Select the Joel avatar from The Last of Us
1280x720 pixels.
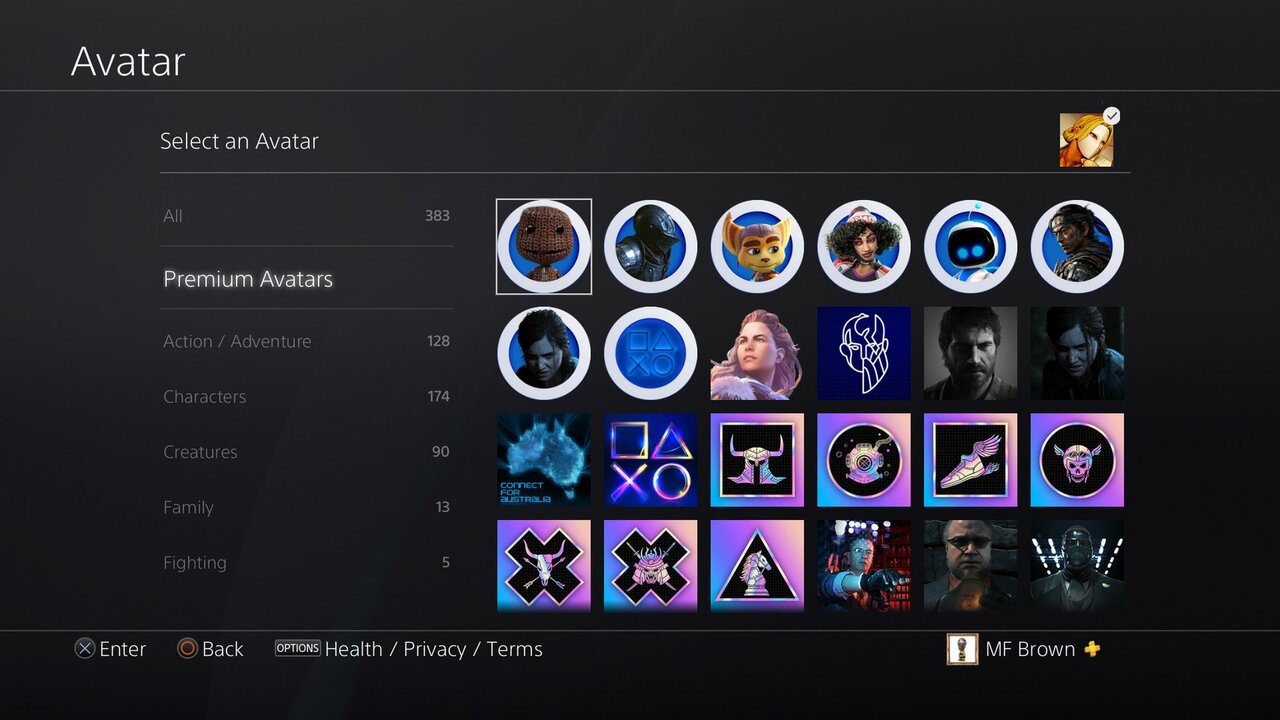pos(970,352)
